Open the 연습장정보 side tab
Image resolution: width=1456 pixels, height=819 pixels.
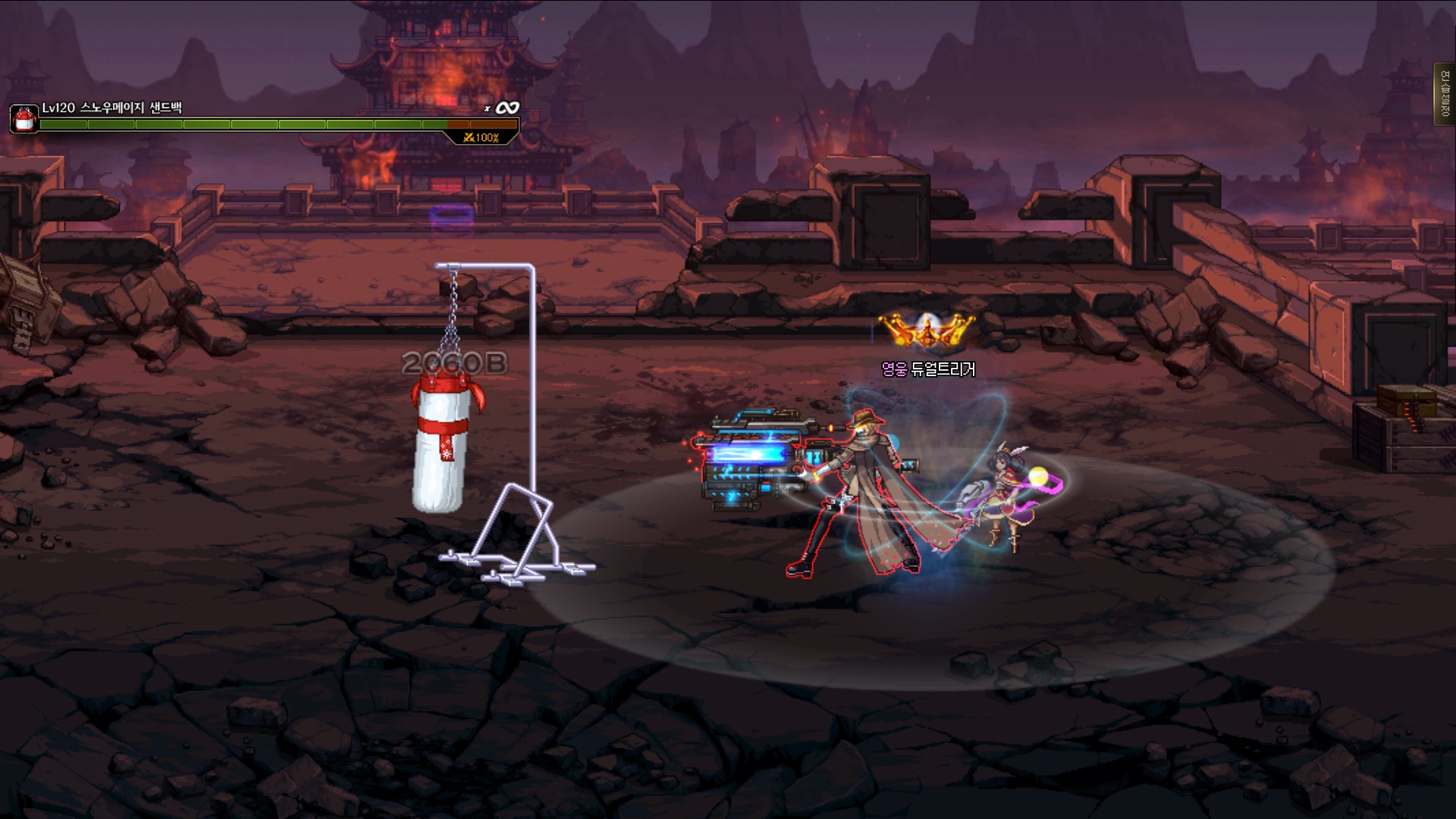(1444, 95)
